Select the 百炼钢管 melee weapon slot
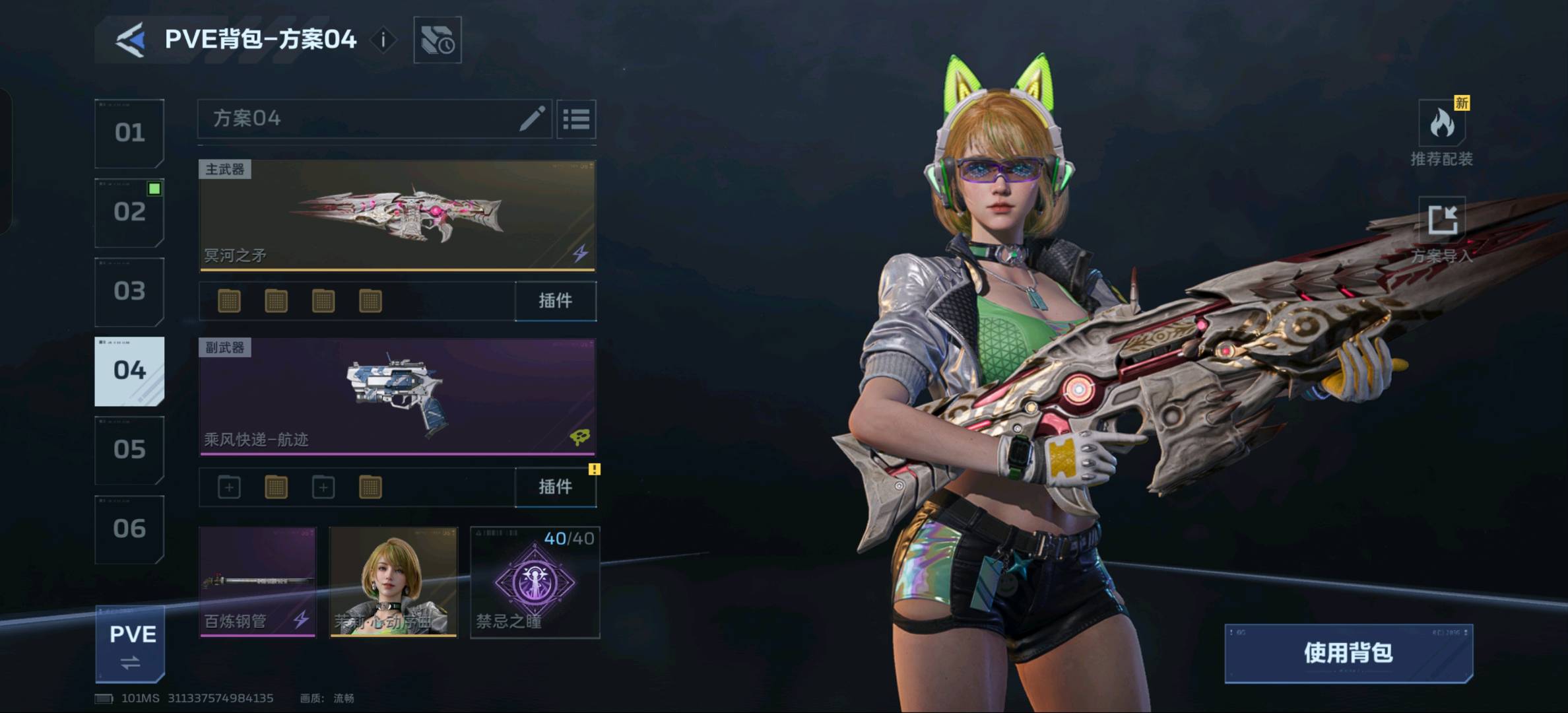 click(x=257, y=582)
